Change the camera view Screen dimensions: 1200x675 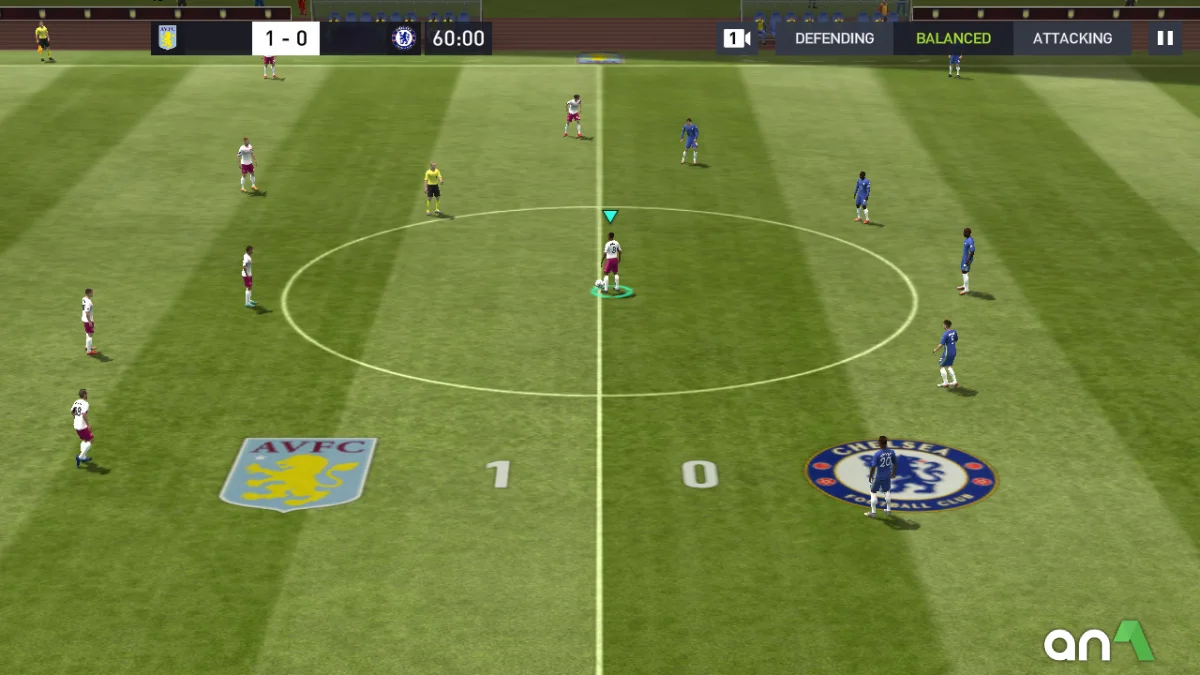[736, 39]
